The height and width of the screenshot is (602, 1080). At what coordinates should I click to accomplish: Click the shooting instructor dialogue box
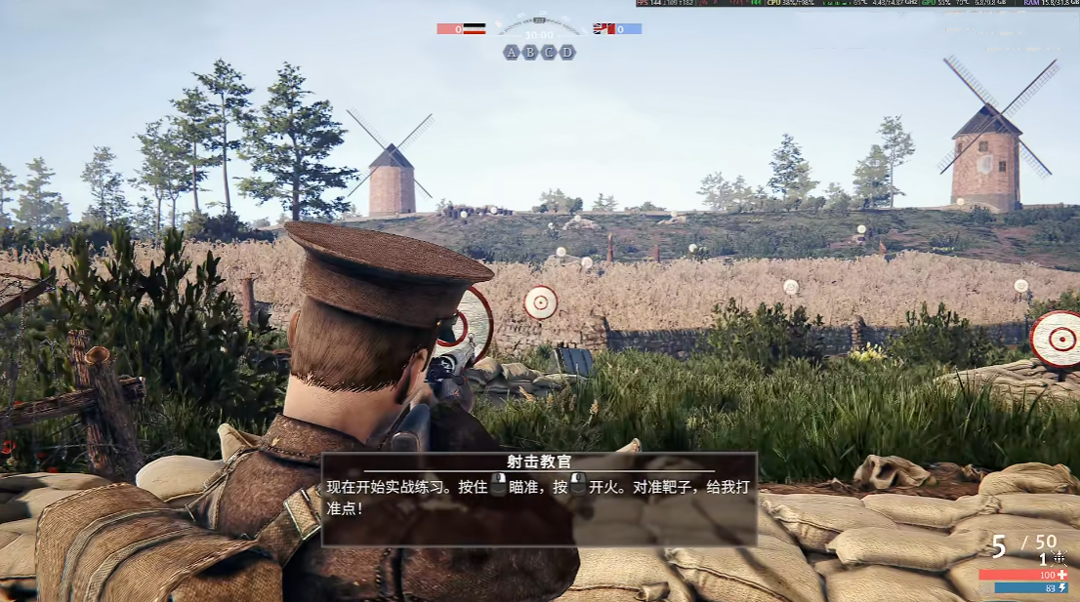[x=538, y=499]
